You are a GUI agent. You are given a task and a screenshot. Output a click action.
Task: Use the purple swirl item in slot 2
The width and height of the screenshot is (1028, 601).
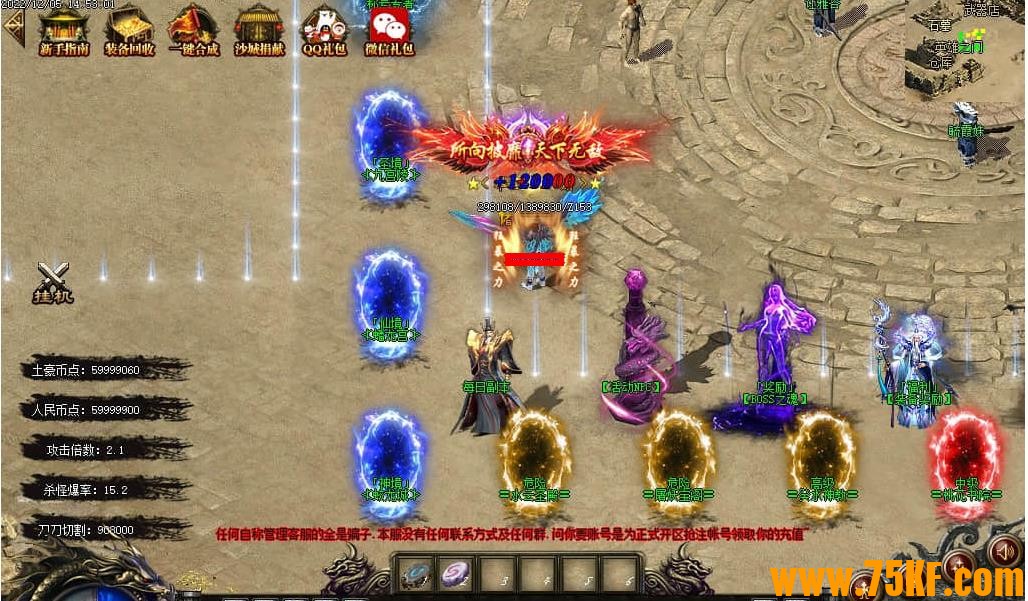(x=455, y=574)
